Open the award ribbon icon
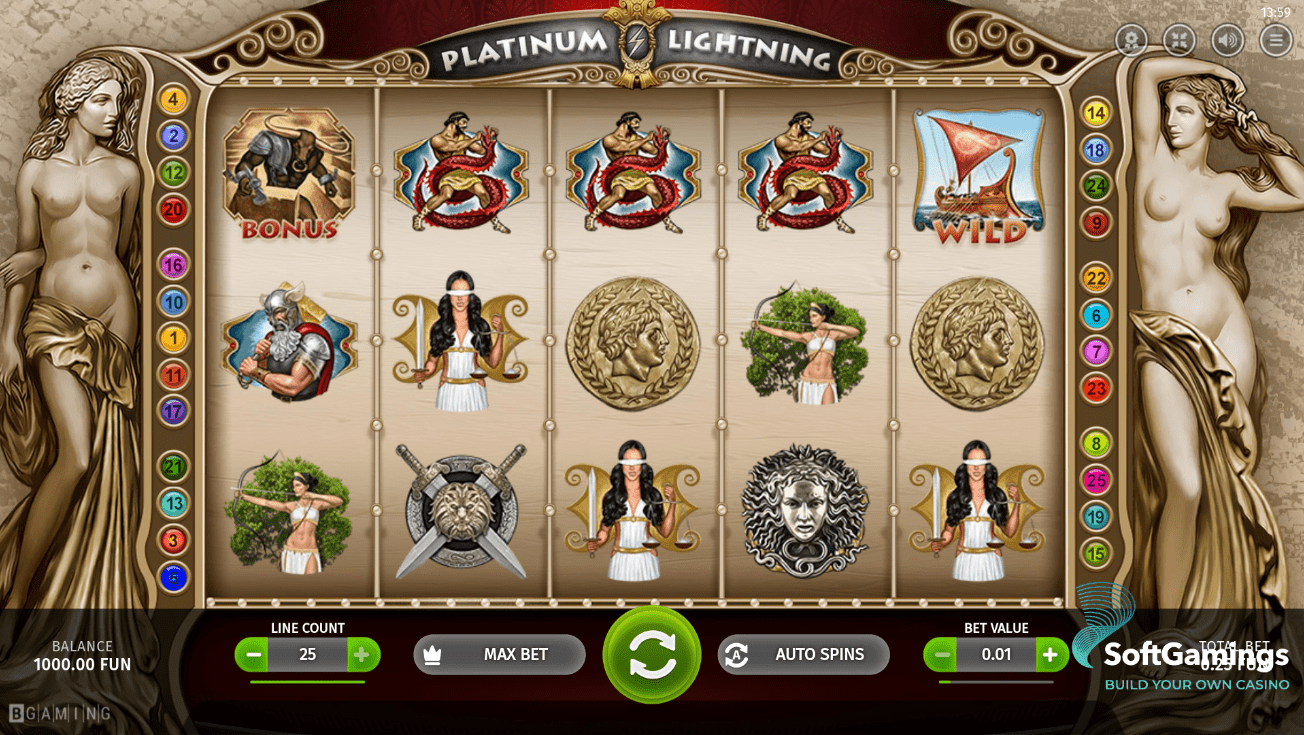Image resolution: width=1304 pixels, height=735 pixels. coord(1132,40)
